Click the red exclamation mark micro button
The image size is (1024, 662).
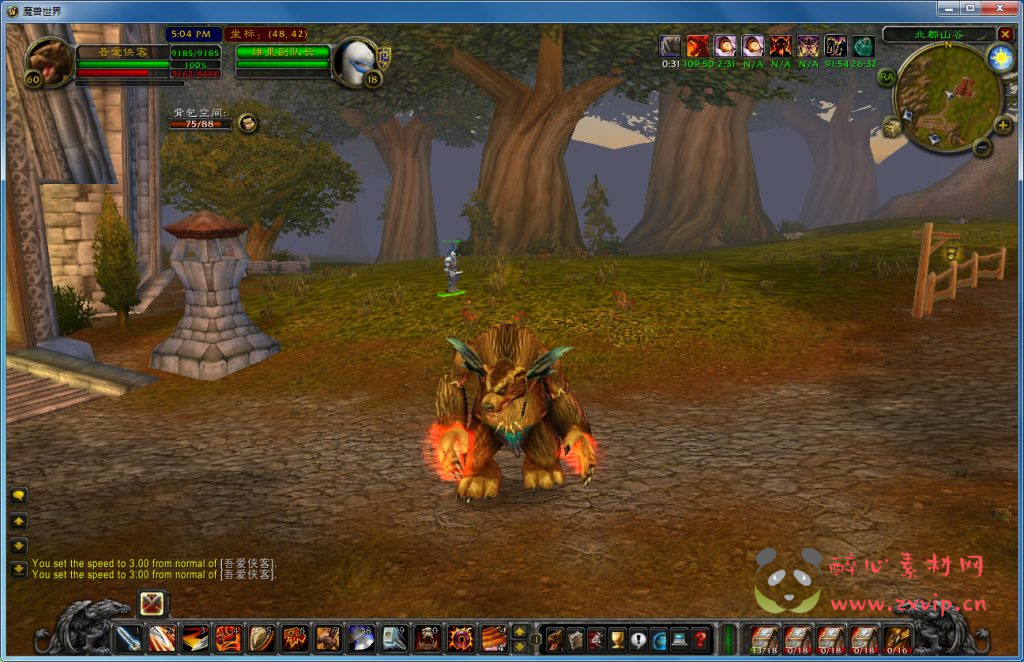pyautogui.click(x=638, y=638)
